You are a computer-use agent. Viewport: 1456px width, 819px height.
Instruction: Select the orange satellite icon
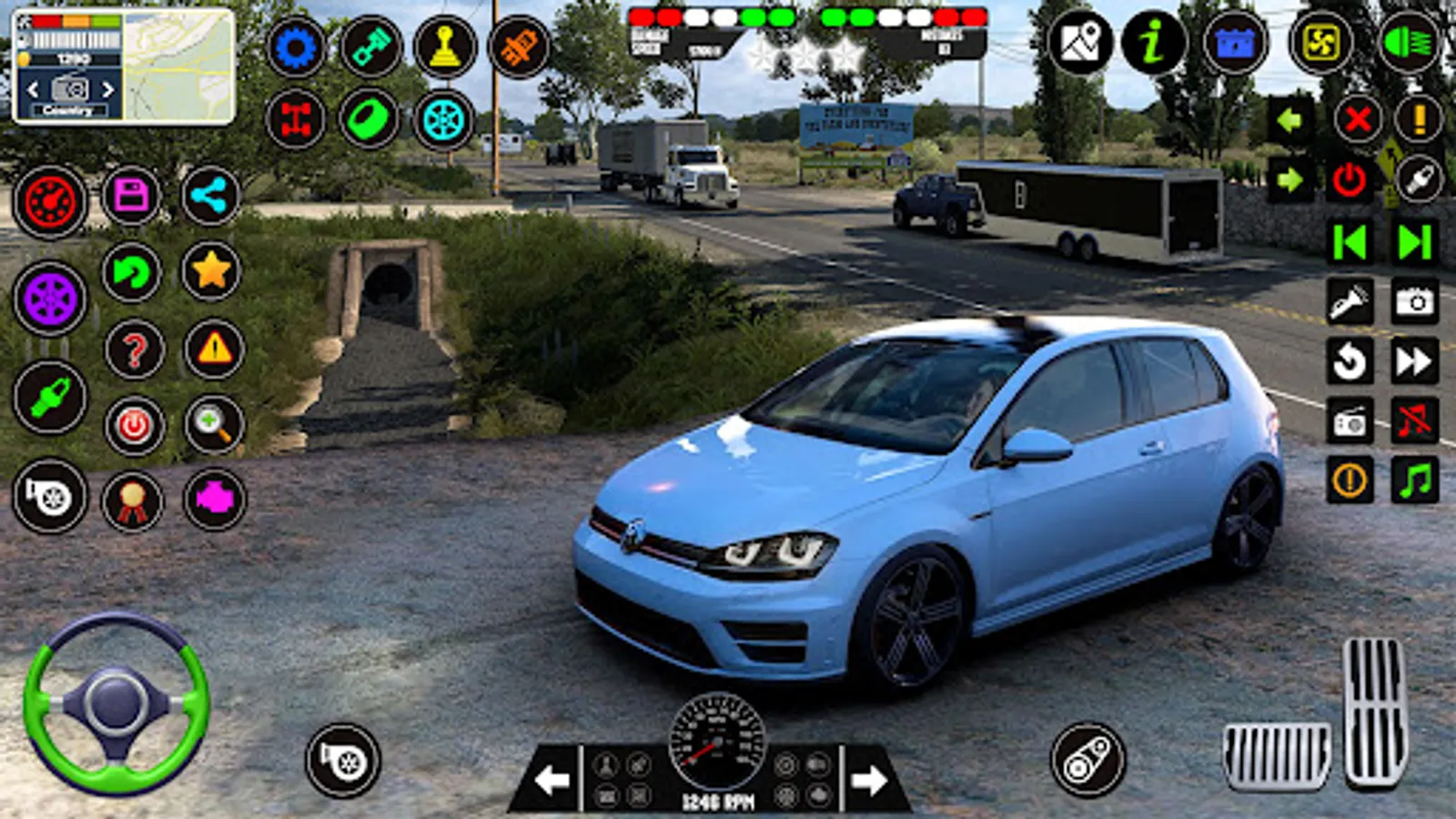[x=519, y=46]
